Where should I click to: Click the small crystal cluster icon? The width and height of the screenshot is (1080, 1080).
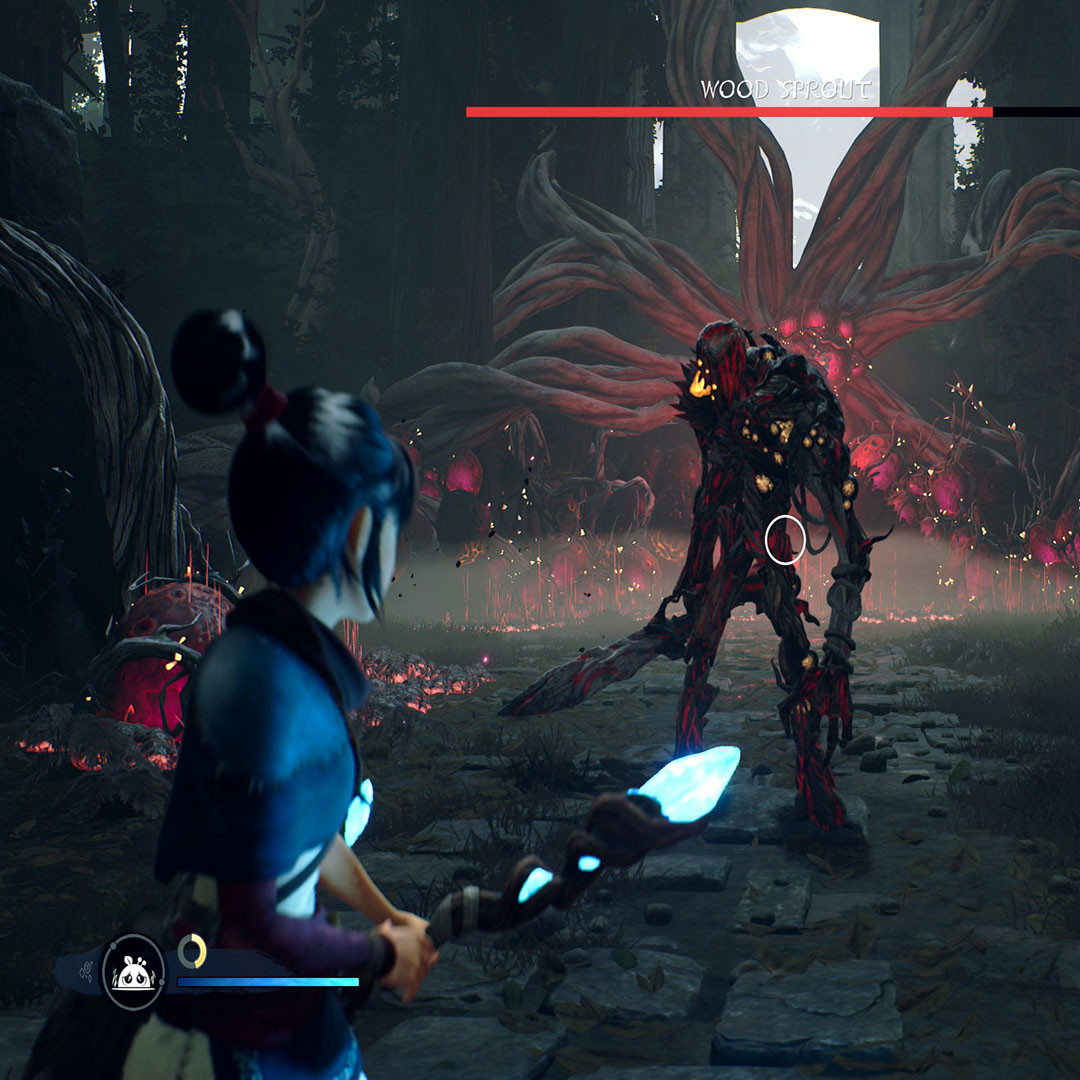click(84, 971)
